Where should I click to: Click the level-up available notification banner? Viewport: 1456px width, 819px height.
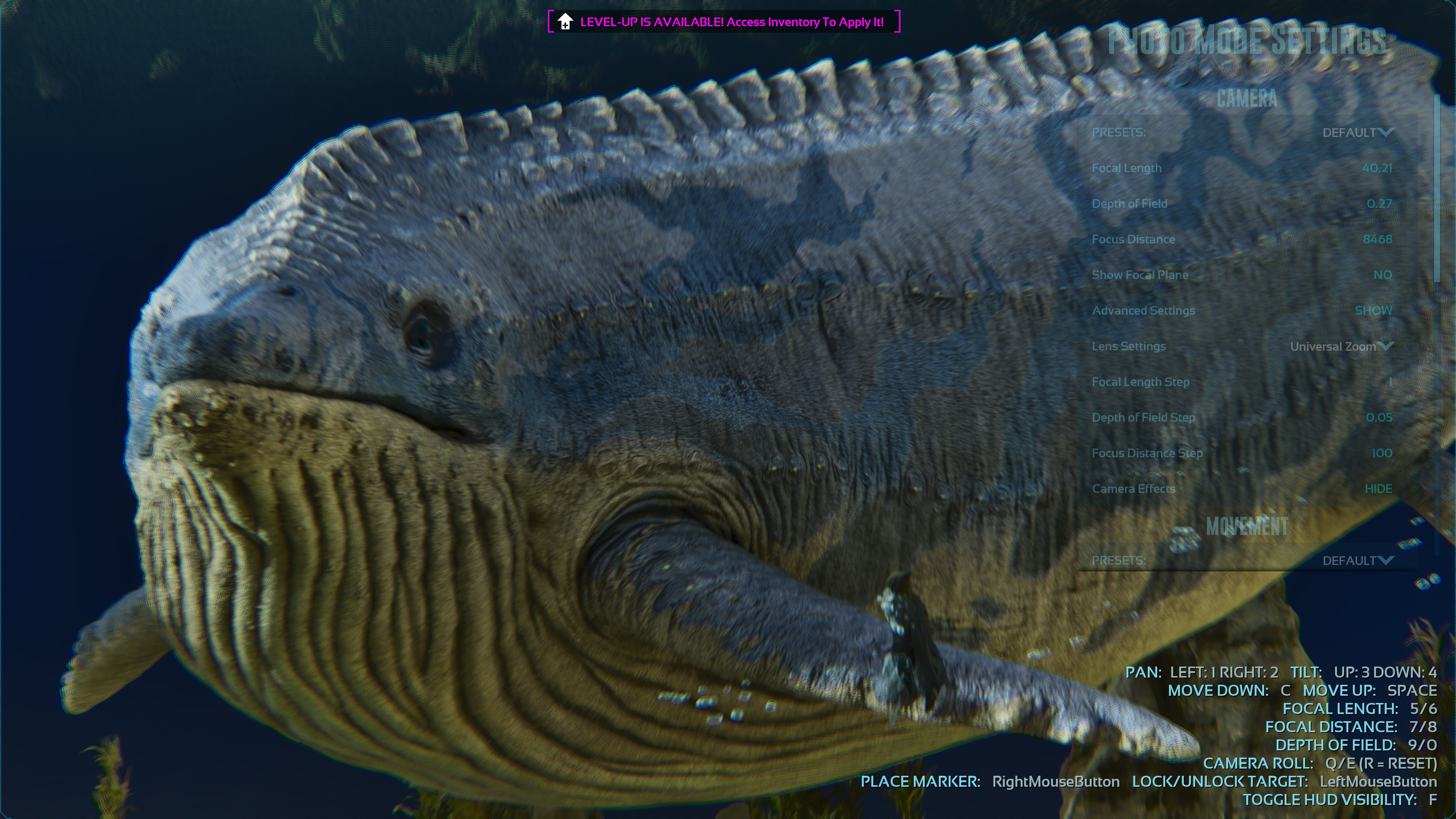[x=723, y=22]
